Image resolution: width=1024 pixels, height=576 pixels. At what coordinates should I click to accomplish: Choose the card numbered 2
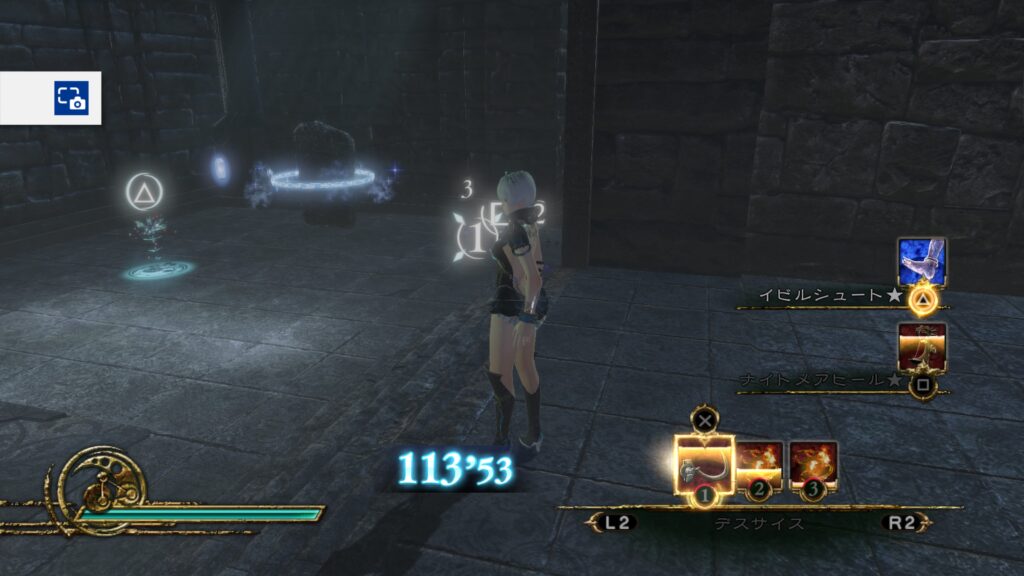point(760,465)
